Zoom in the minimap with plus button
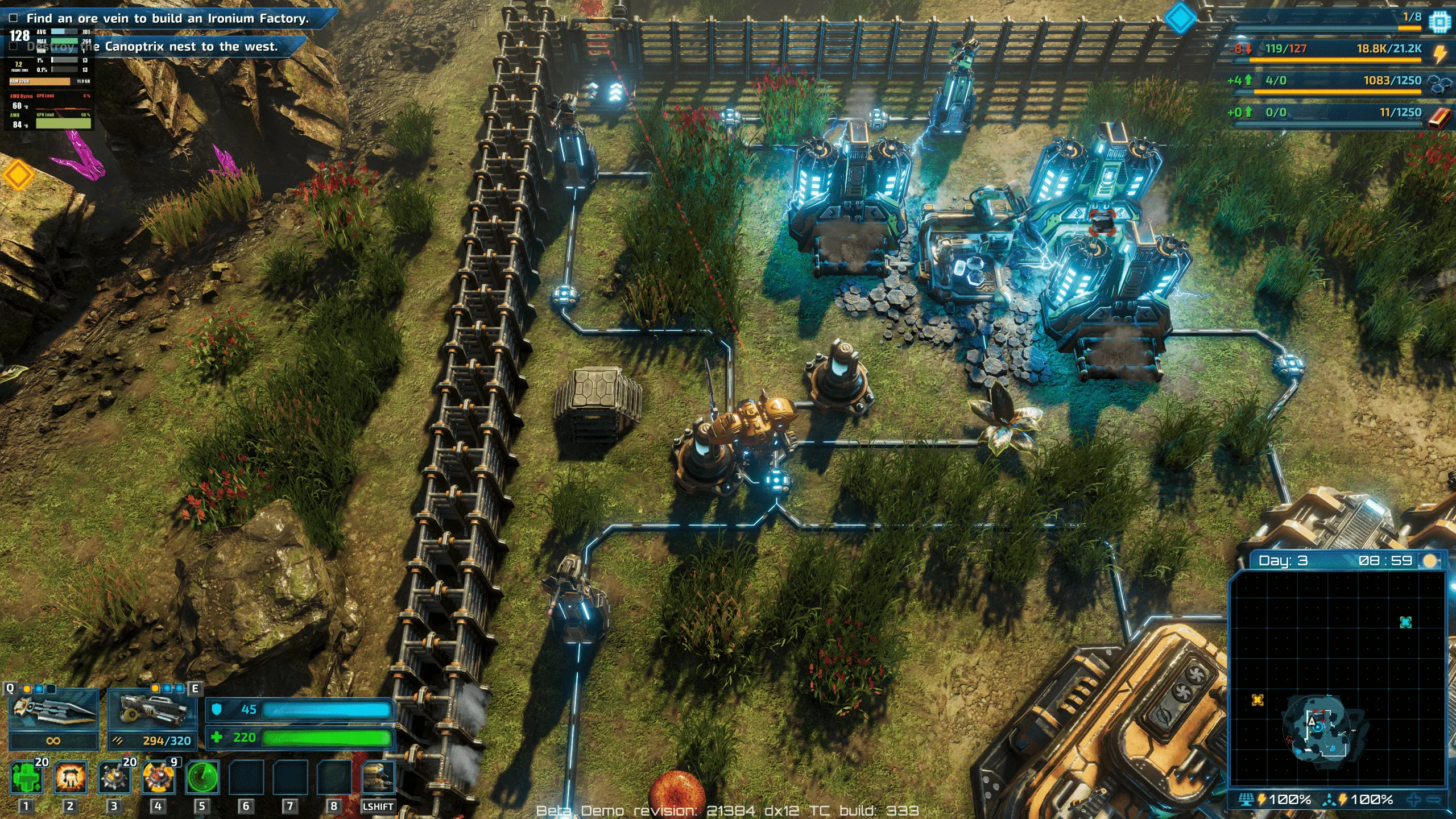Screen dimensions: 1456x819 click(x=1414, y=800)
